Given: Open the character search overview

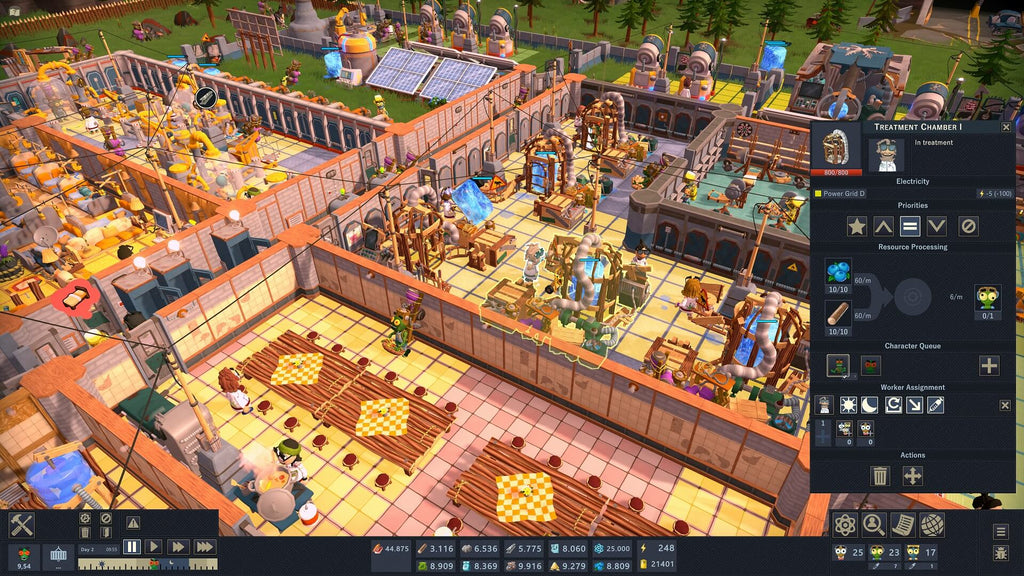Looking at the screenshot, I should (x=874, y=524).
